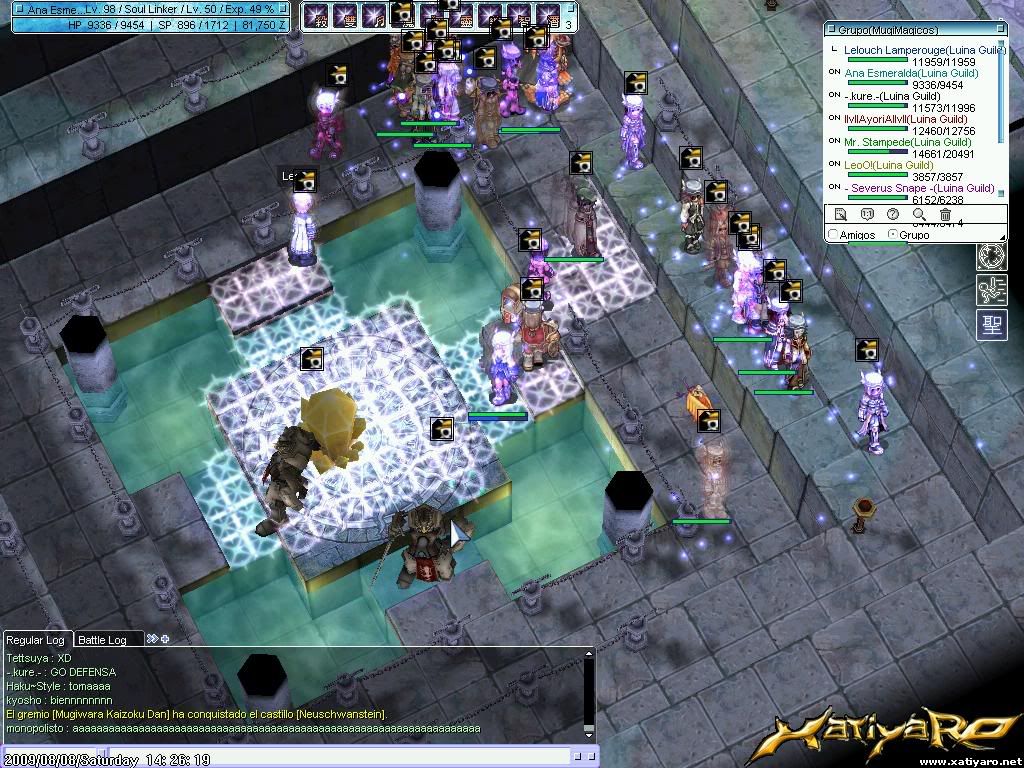Activate the hotbar skill marked 殺

319,15
